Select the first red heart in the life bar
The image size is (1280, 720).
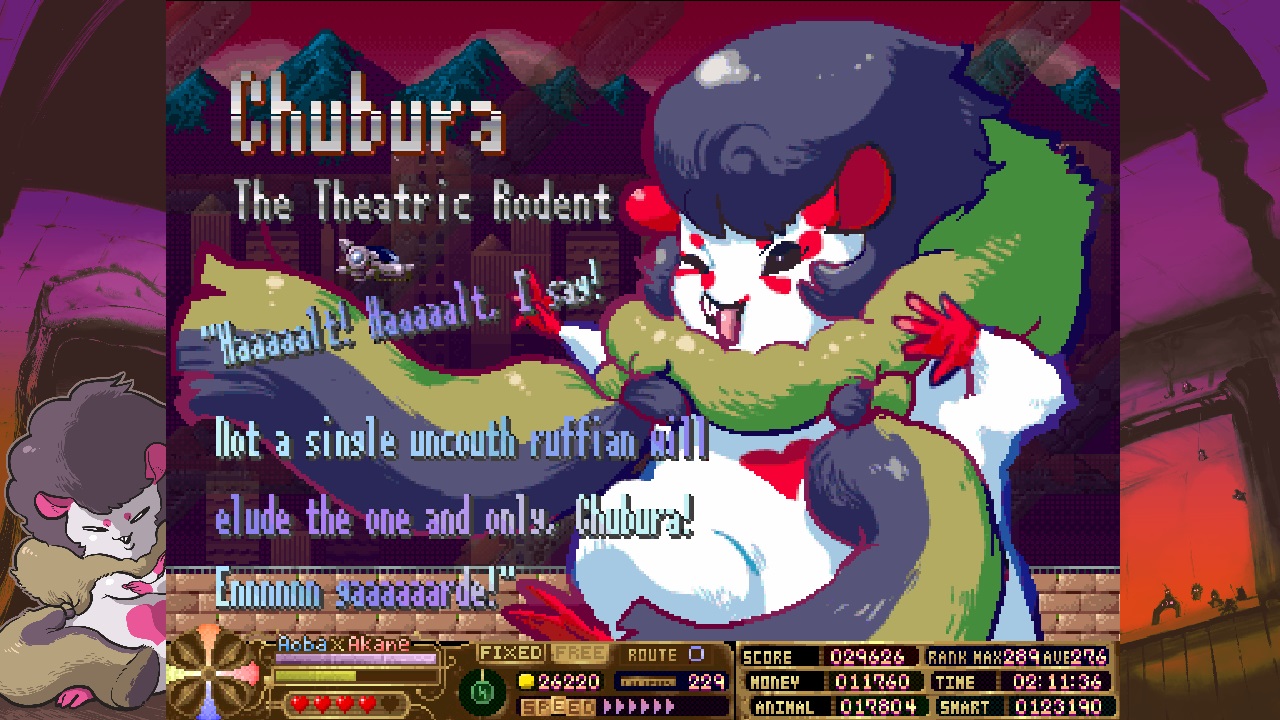pyautogui.click(x=299, y=702)
